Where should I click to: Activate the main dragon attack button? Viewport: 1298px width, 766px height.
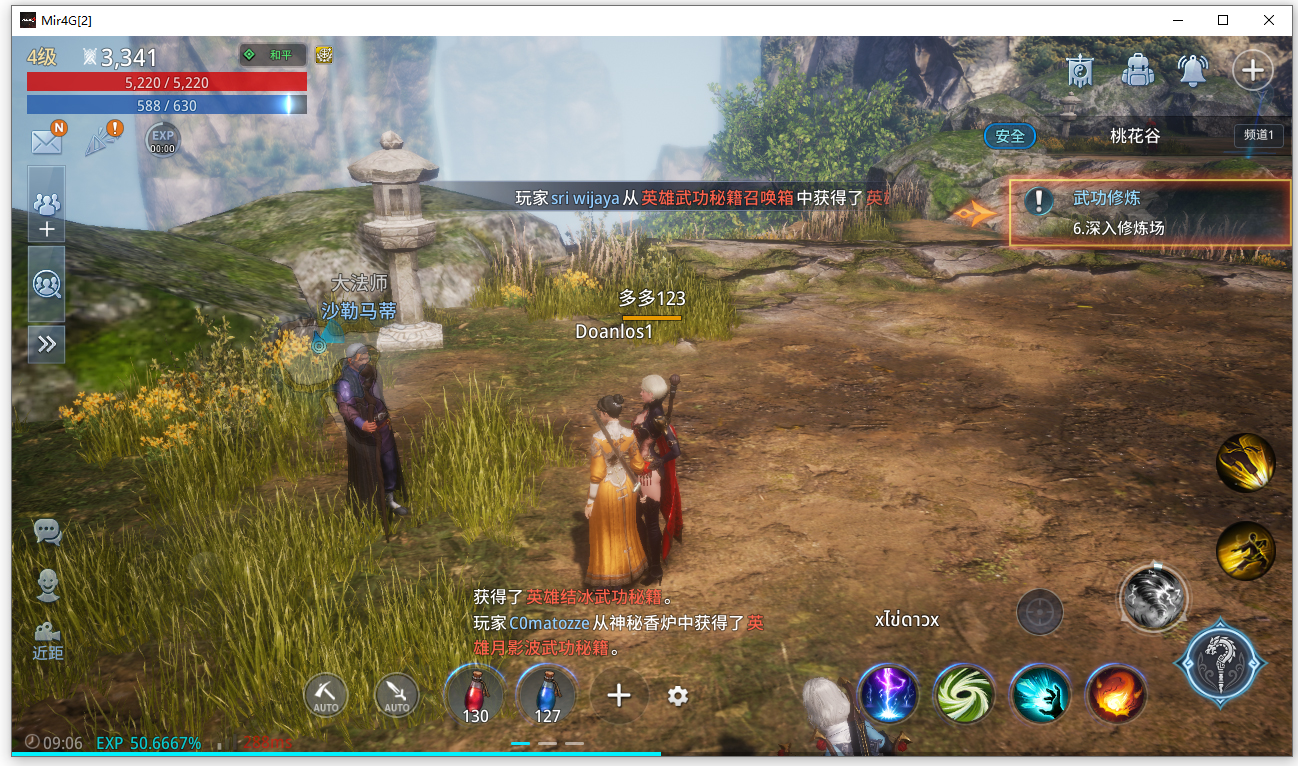pos(1221,663)
